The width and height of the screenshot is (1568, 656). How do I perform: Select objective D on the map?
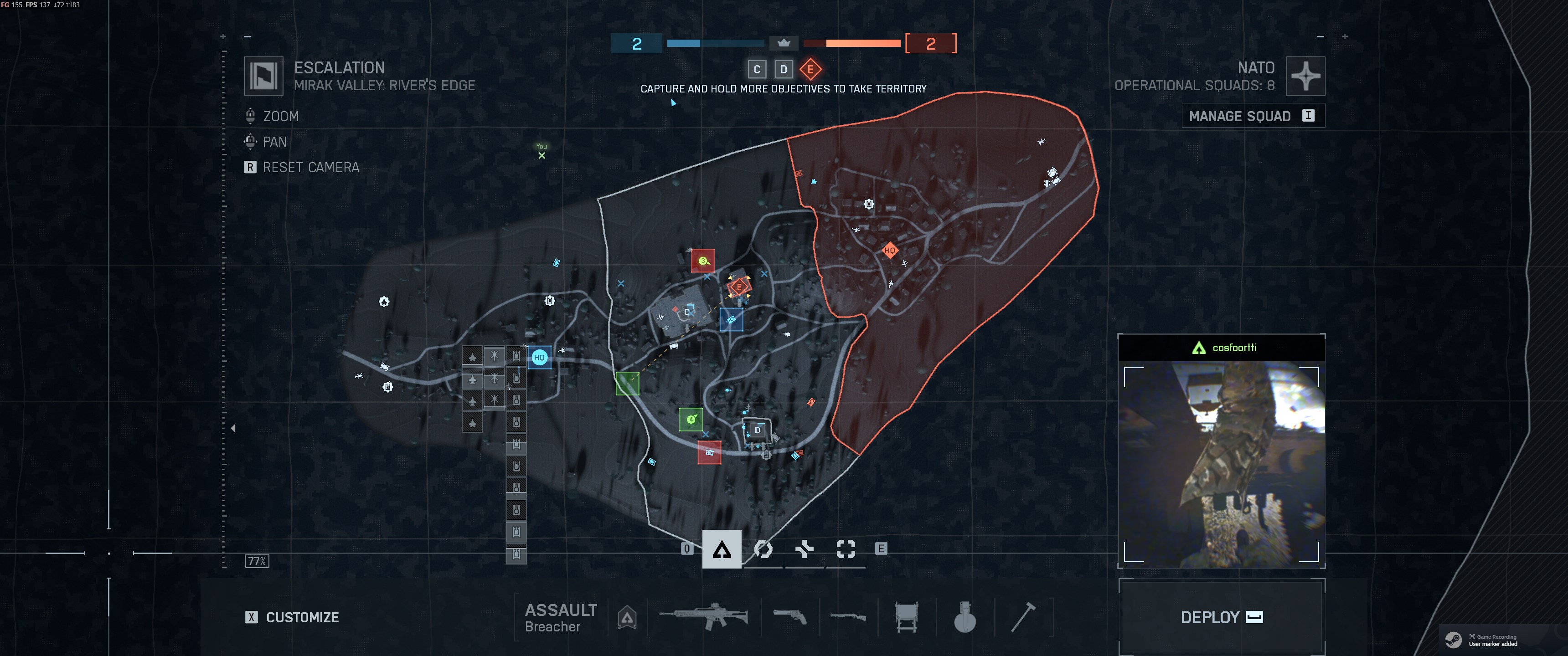point(757,430)
